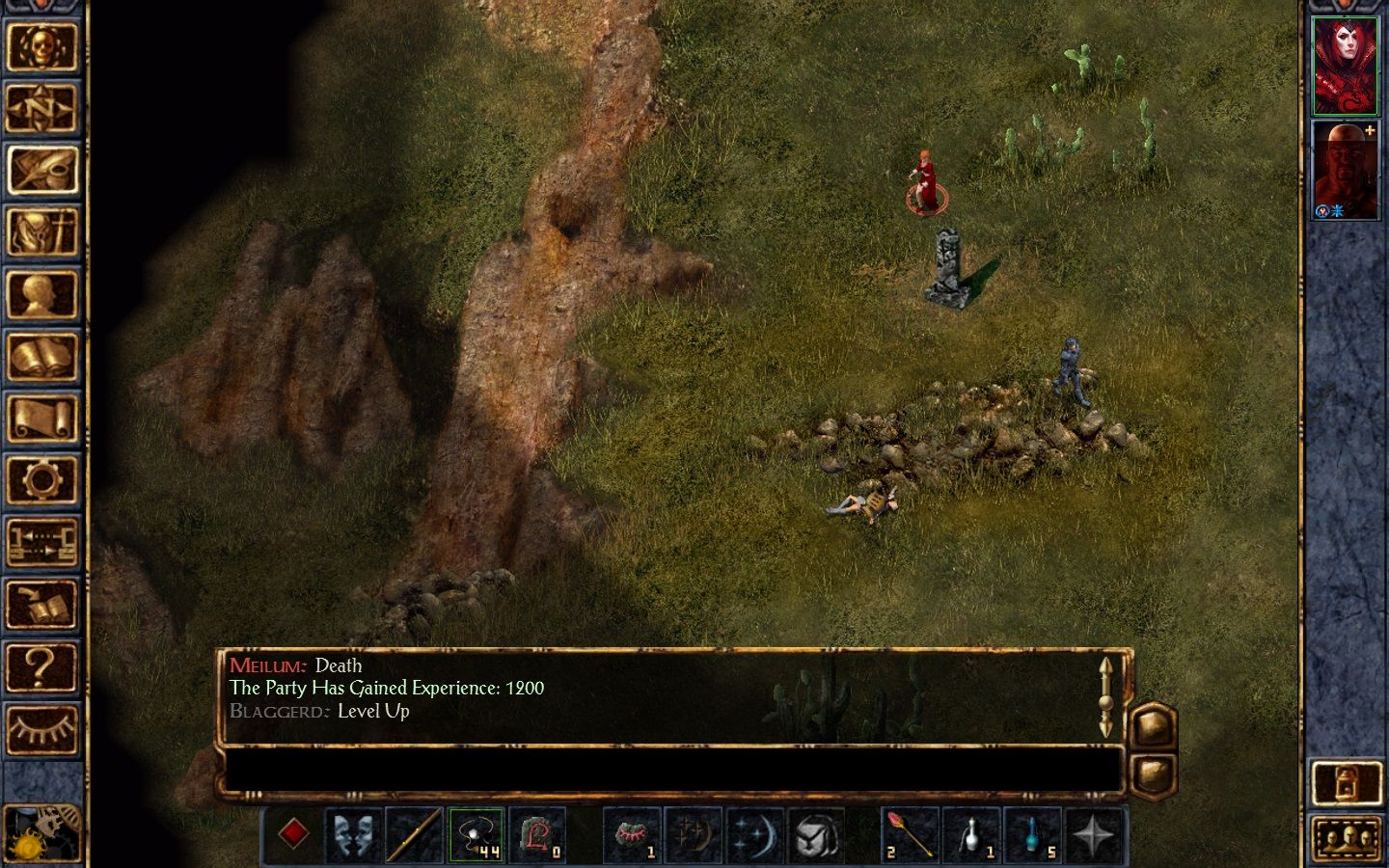Activate the twin masks ability button
Image resolution: width=1389 pixels, height=868 pixels.
pos(354,835)
